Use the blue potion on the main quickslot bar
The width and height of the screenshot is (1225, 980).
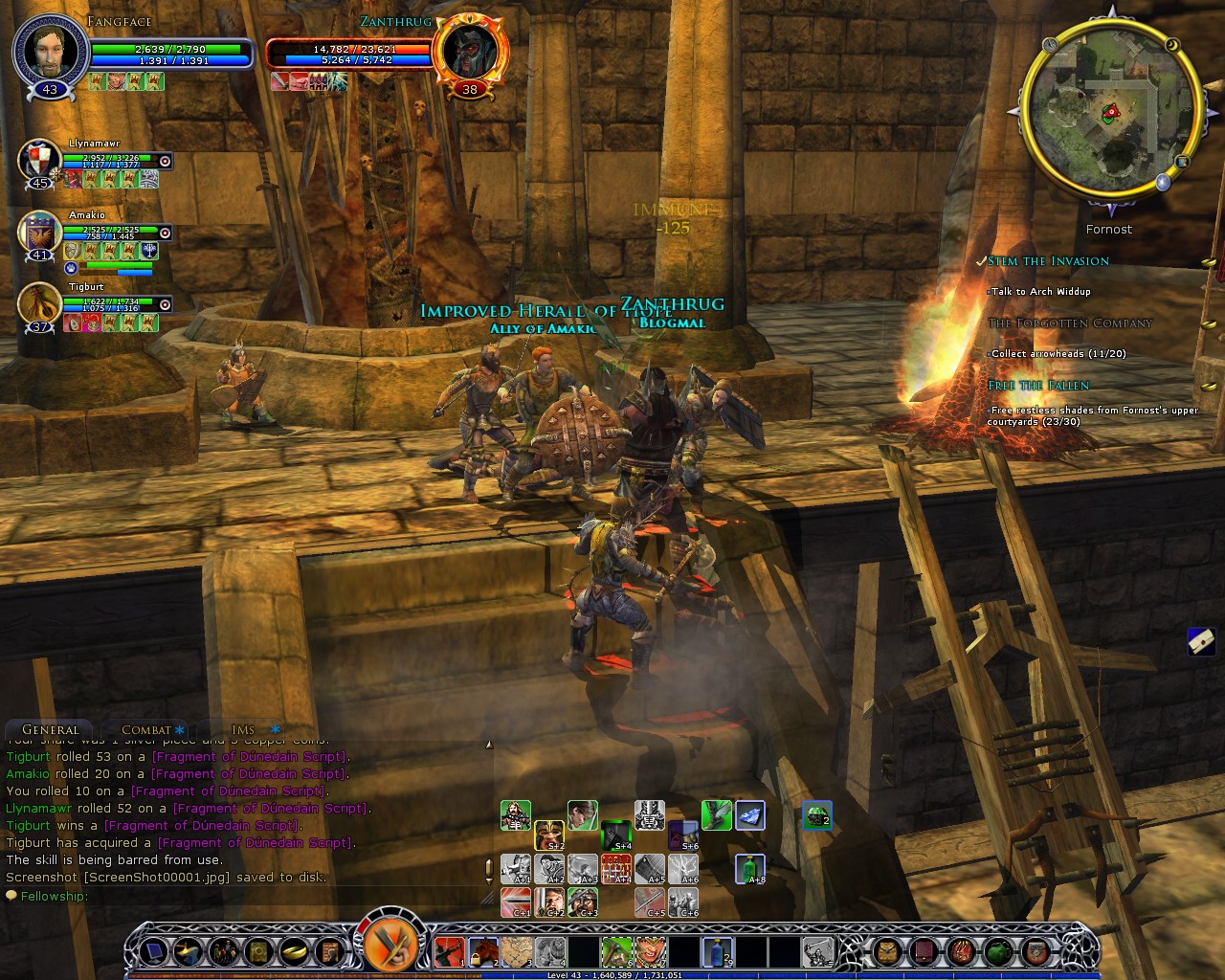(717, 951)
